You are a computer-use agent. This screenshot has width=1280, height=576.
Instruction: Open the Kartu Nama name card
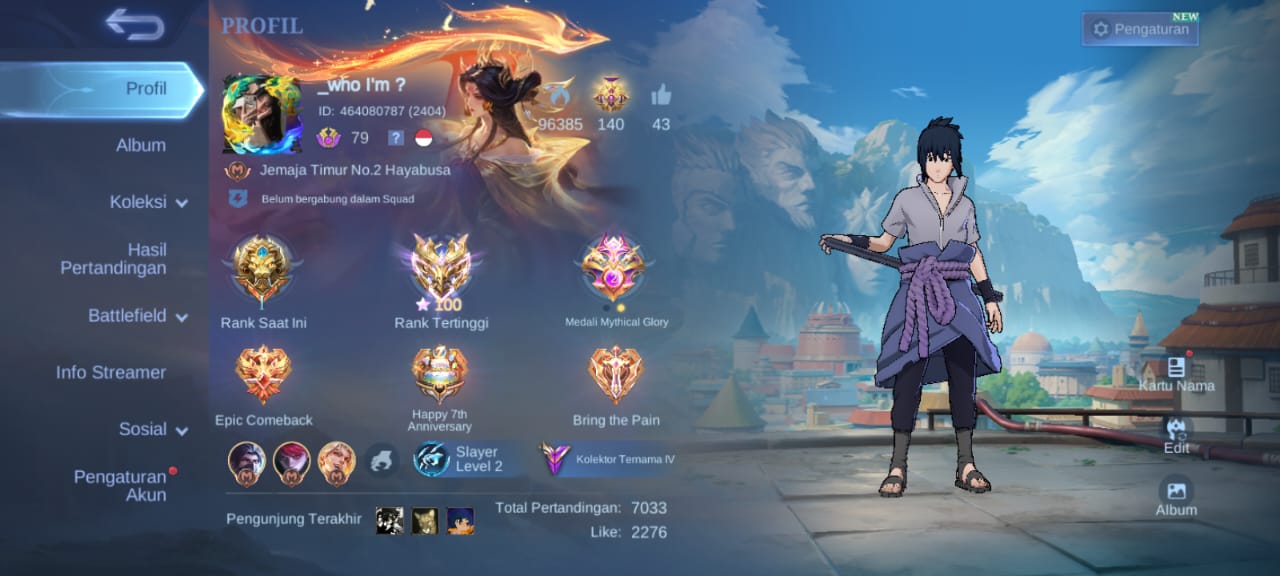click(1176, 373)
